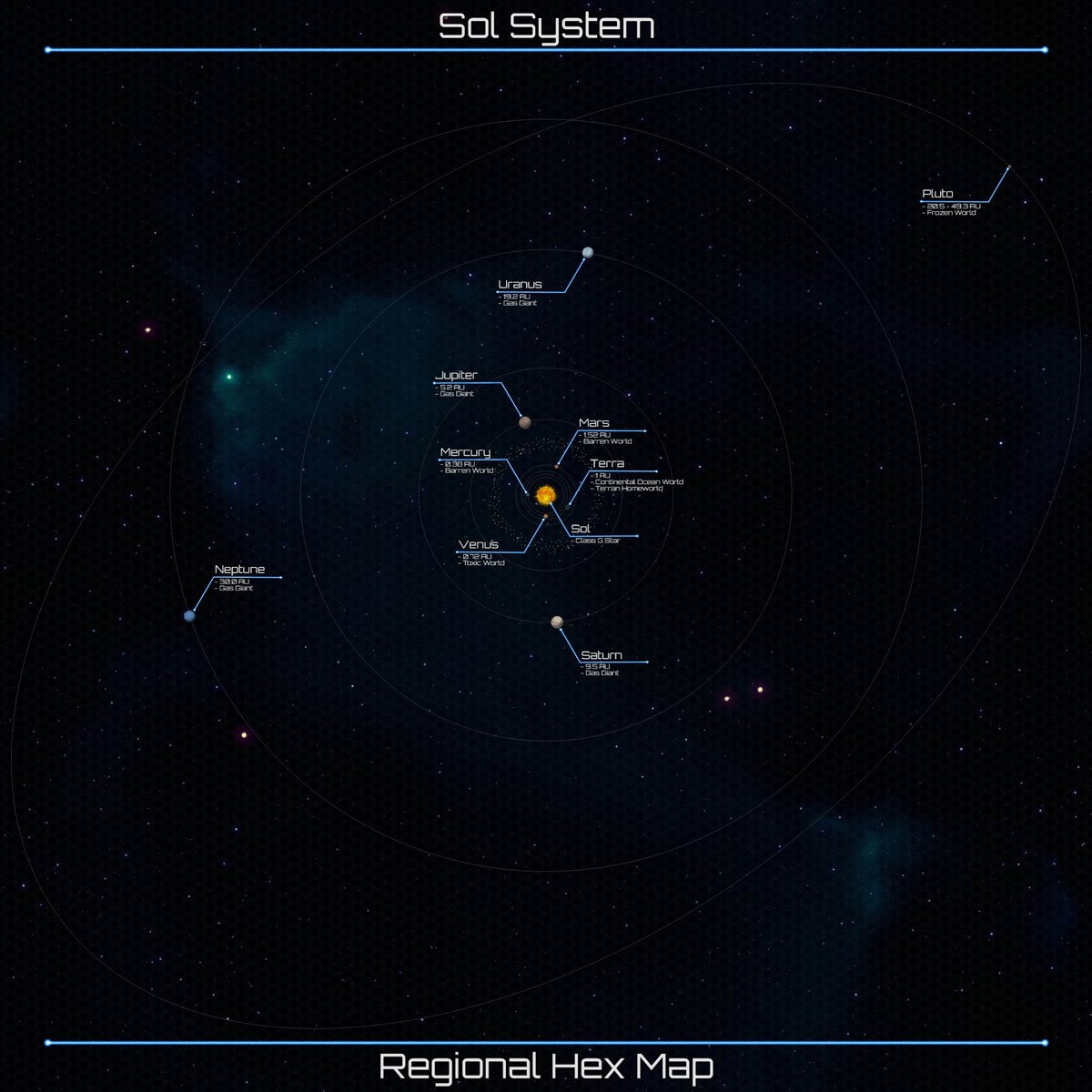Select the Venus name label
Screen dimensions: 1092x1092
point(479,544)
